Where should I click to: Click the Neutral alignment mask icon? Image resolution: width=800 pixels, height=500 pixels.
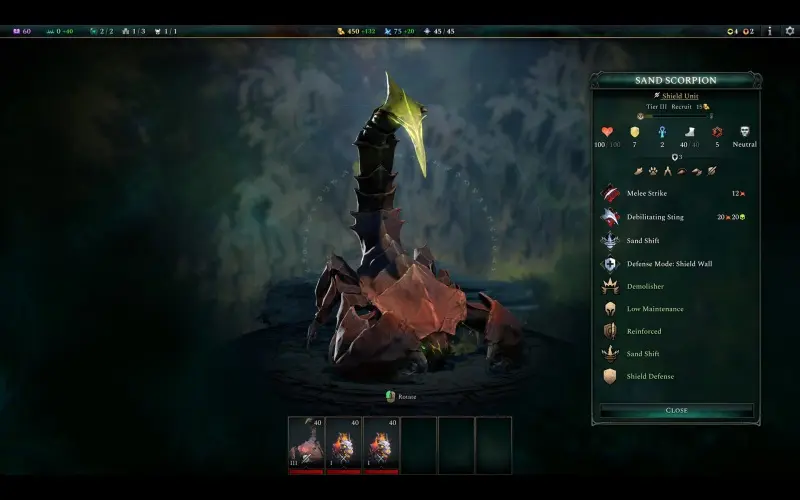click(x=745, y=132)
